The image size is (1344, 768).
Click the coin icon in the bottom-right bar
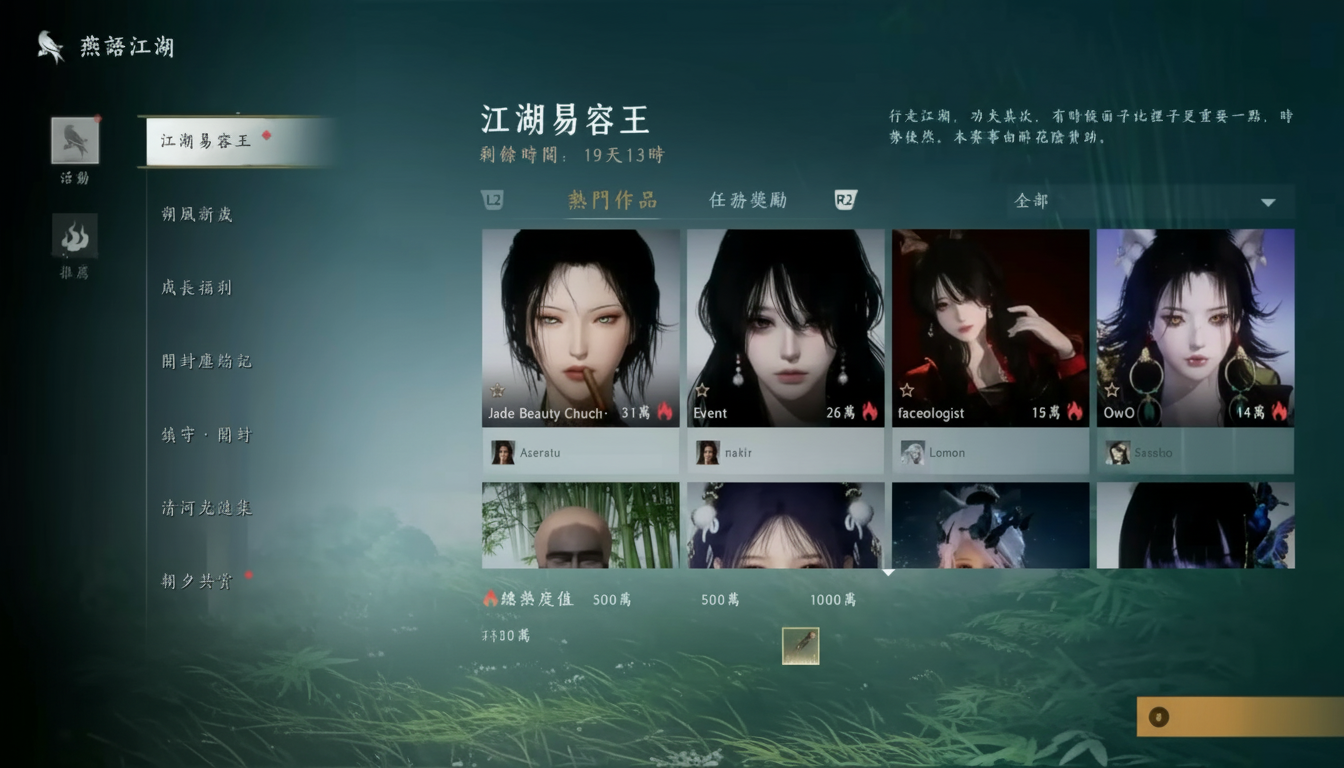tap(1159, 717)
